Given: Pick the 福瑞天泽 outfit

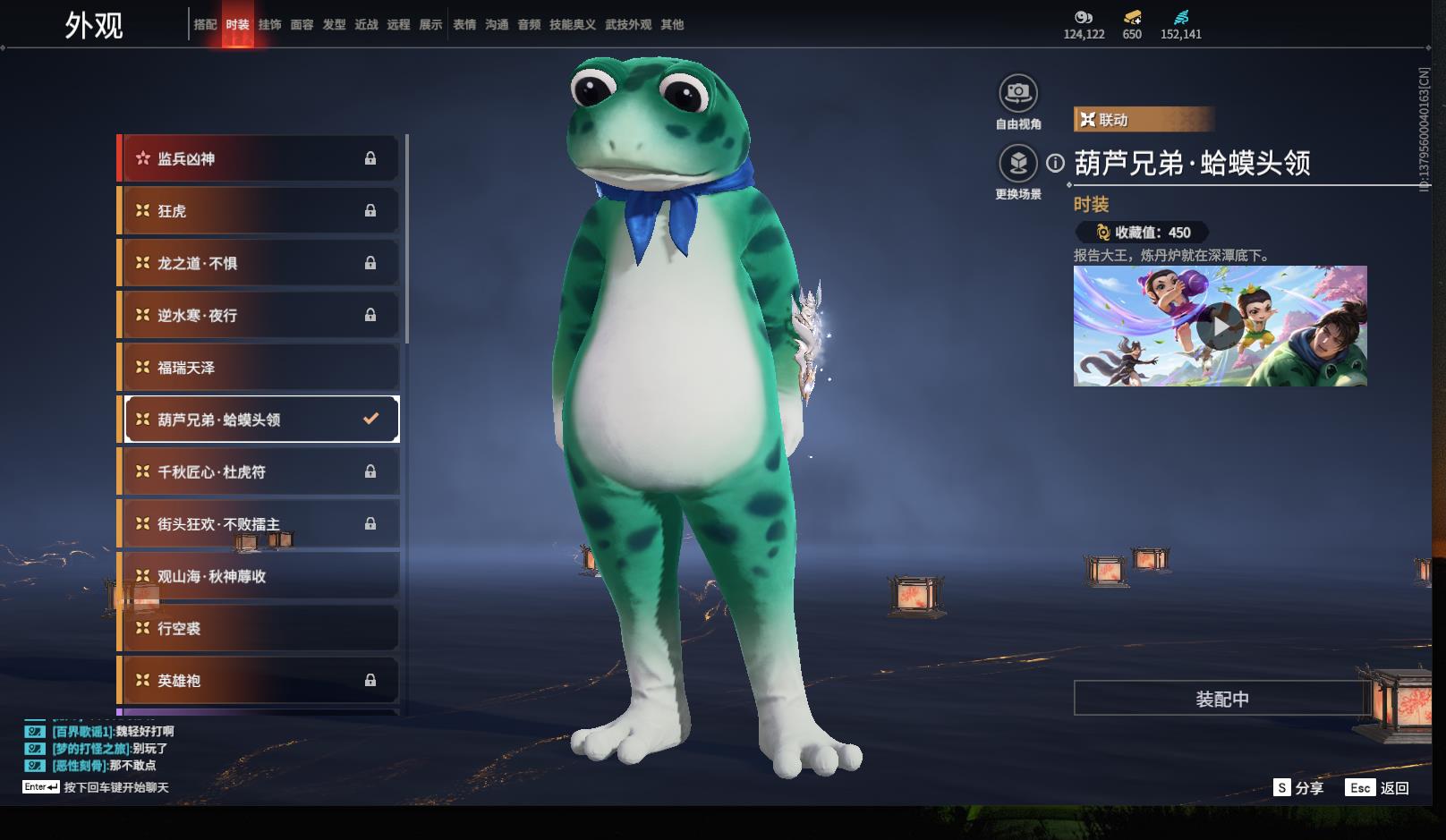Looking at the screenshot, I should point(258,368).
